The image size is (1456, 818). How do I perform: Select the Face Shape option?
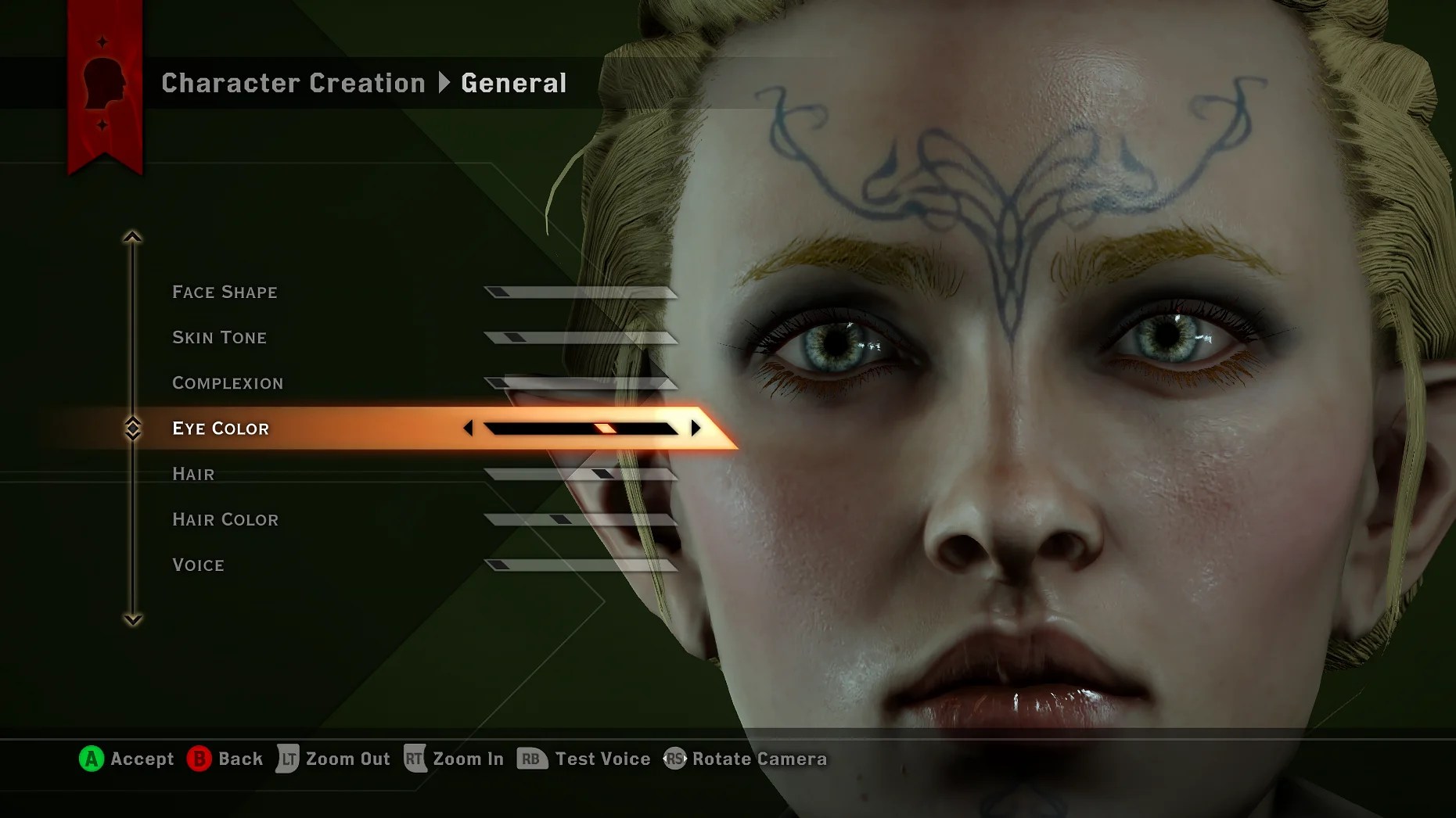pyautogui.click(x=225, y=292)
